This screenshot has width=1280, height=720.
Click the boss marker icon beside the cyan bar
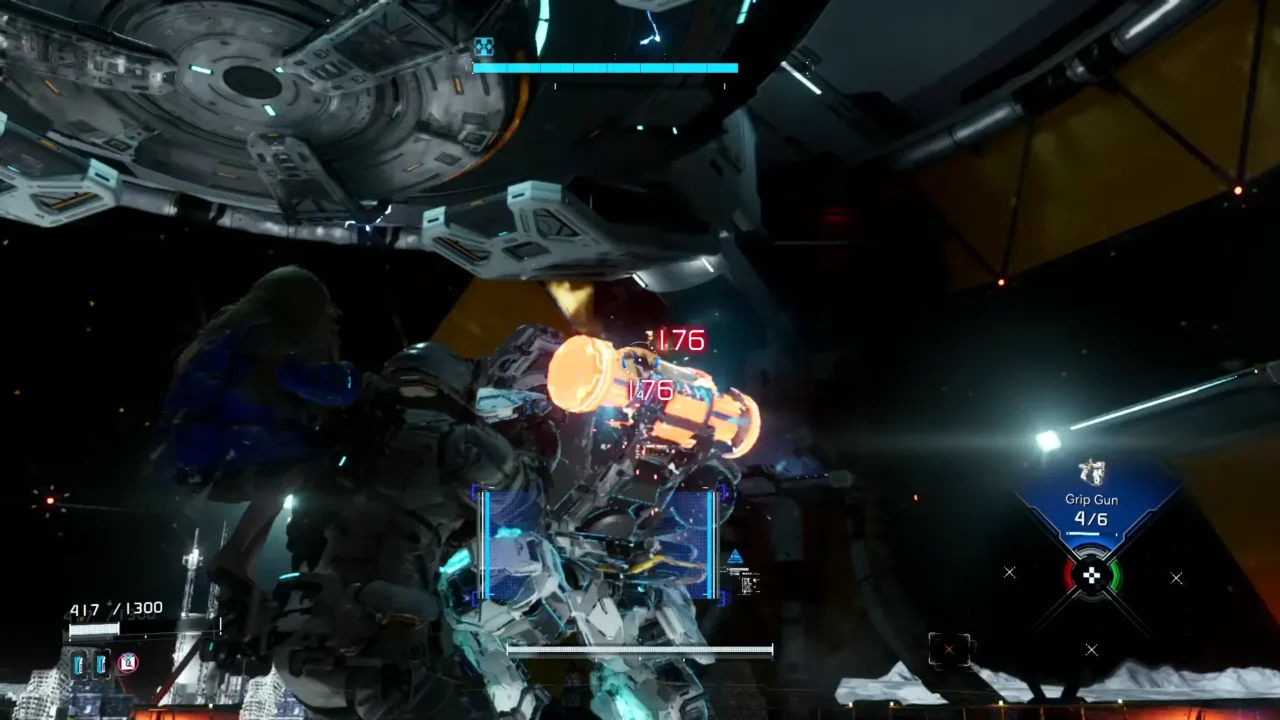tap(483, 46)
